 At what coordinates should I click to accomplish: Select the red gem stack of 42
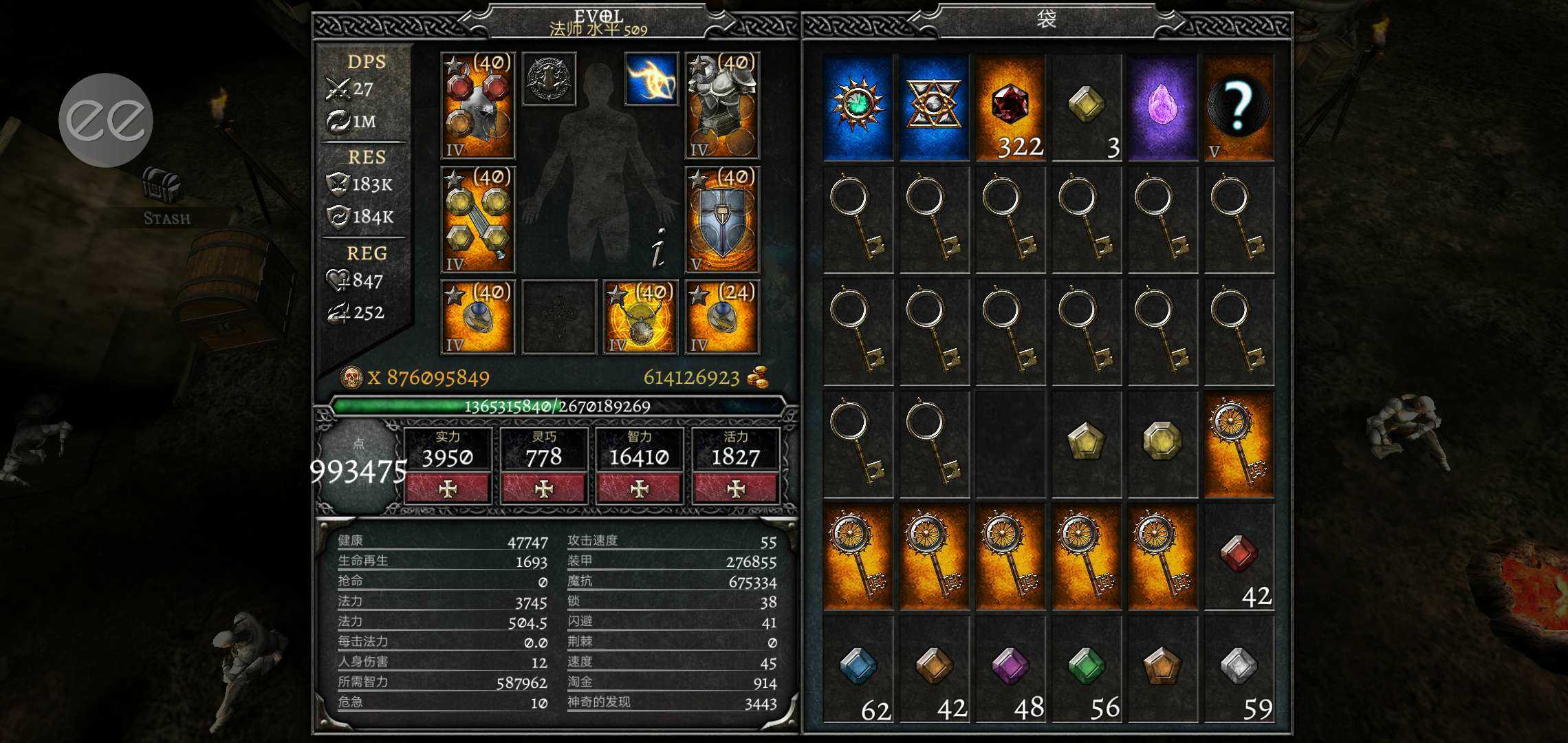1239,557
